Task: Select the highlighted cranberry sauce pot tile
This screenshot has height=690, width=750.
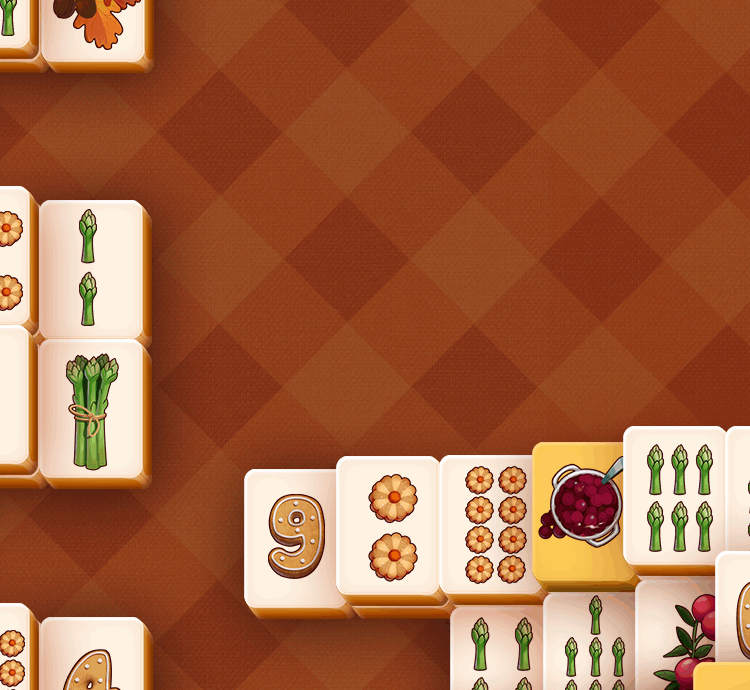Action: pos(582,512)
